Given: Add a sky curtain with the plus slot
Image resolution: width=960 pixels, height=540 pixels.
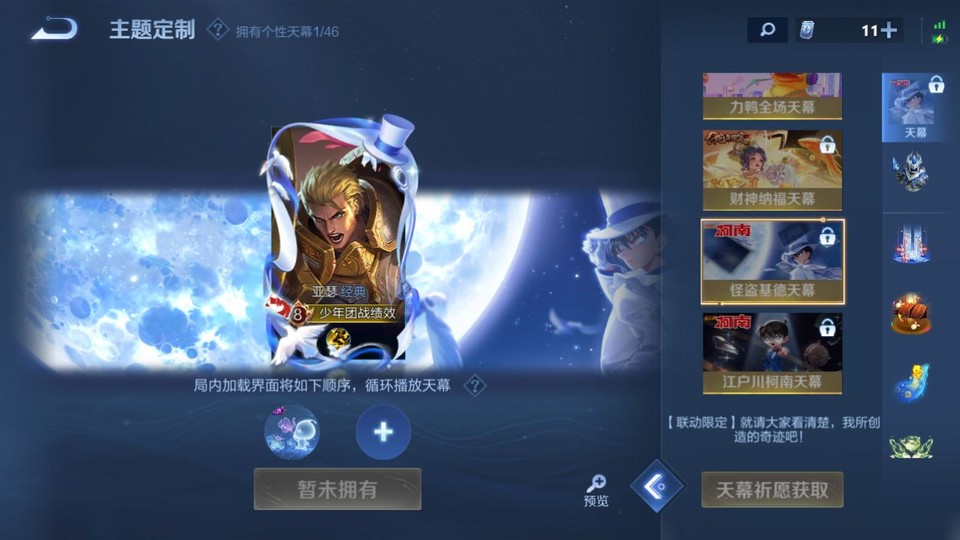Looking at the screenshot, I should 383,432.
